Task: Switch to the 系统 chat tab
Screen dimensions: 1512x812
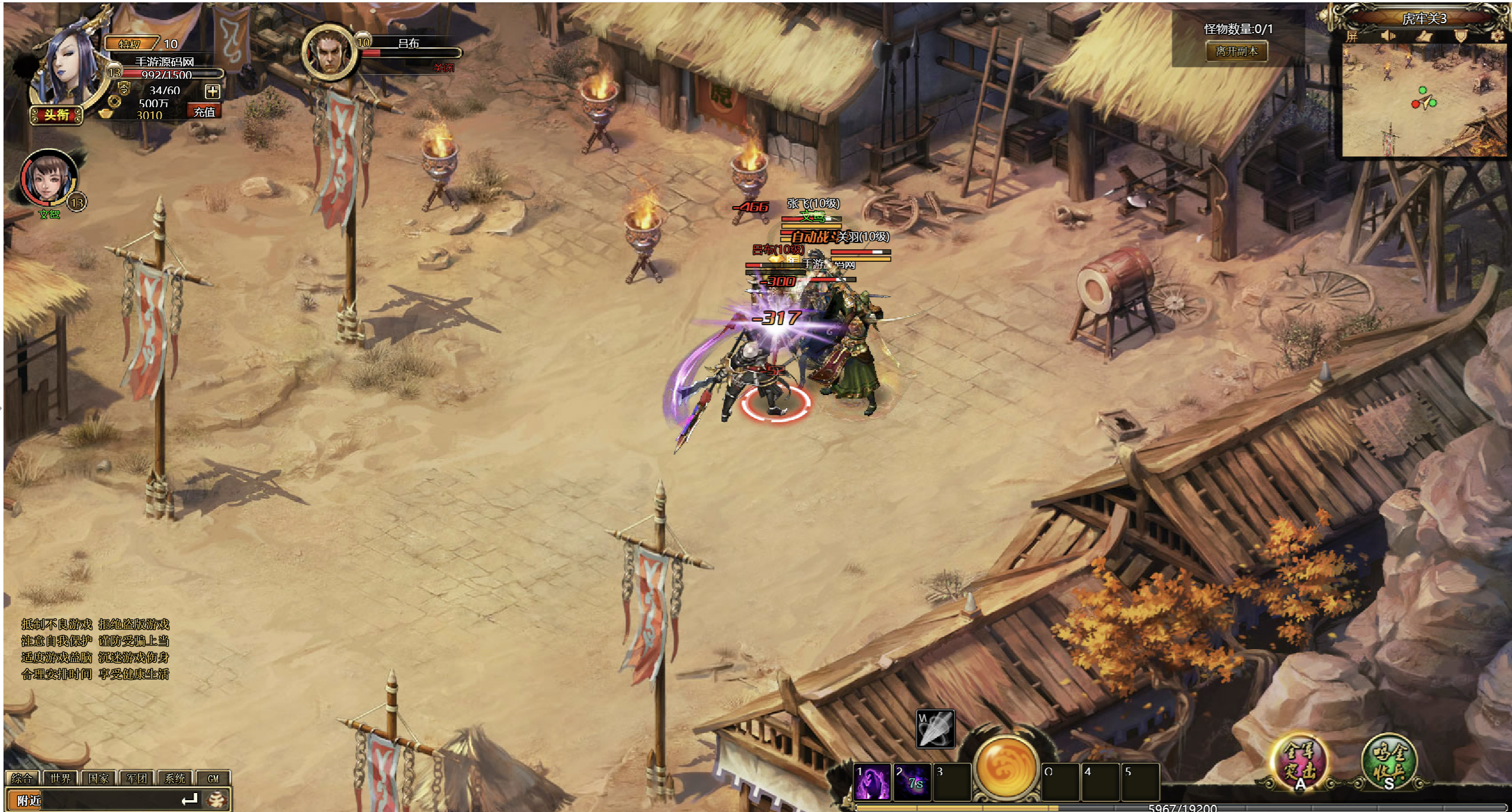Action: coord(175,778)
